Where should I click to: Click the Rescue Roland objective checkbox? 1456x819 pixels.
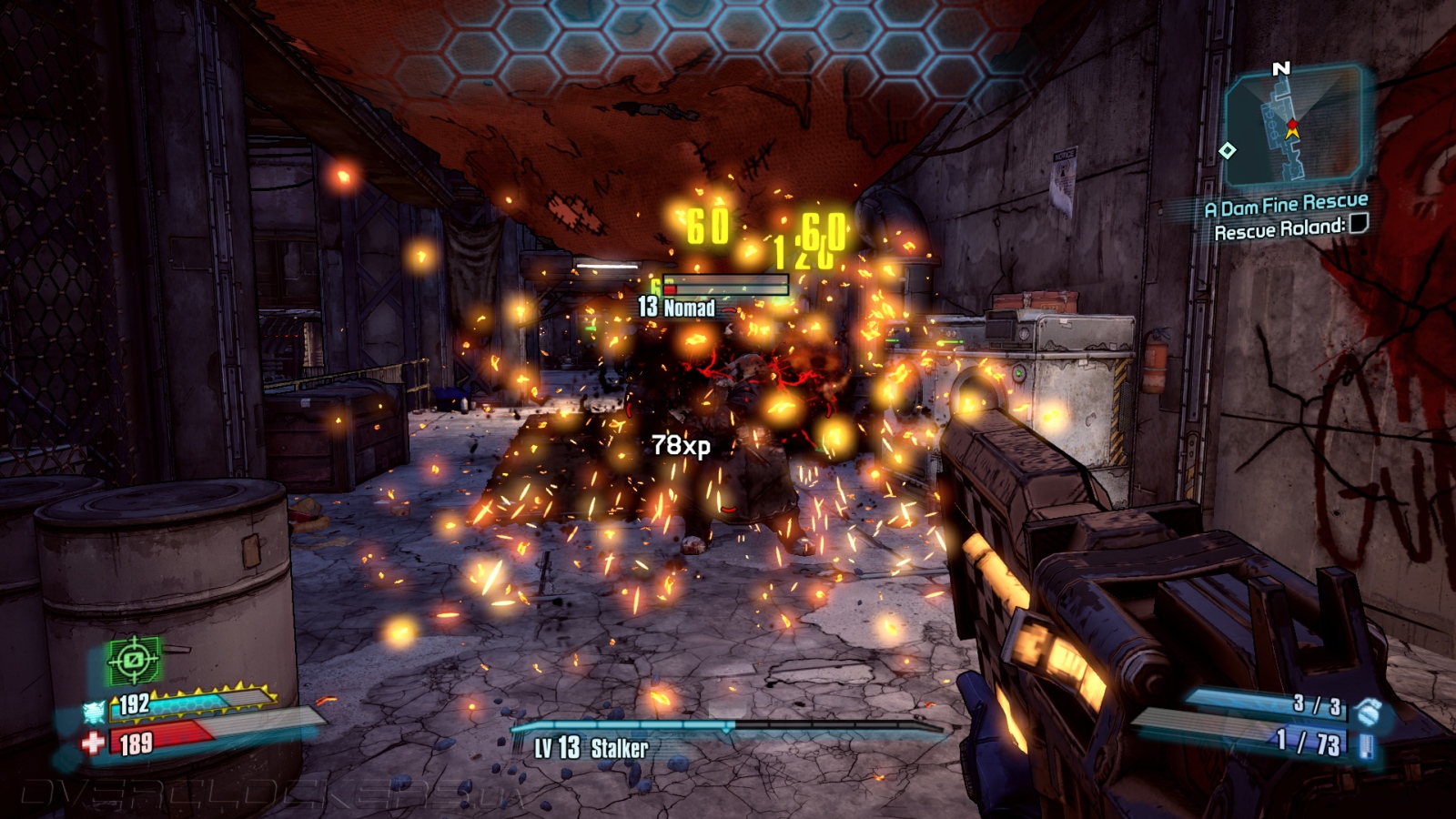[1358, 224]
